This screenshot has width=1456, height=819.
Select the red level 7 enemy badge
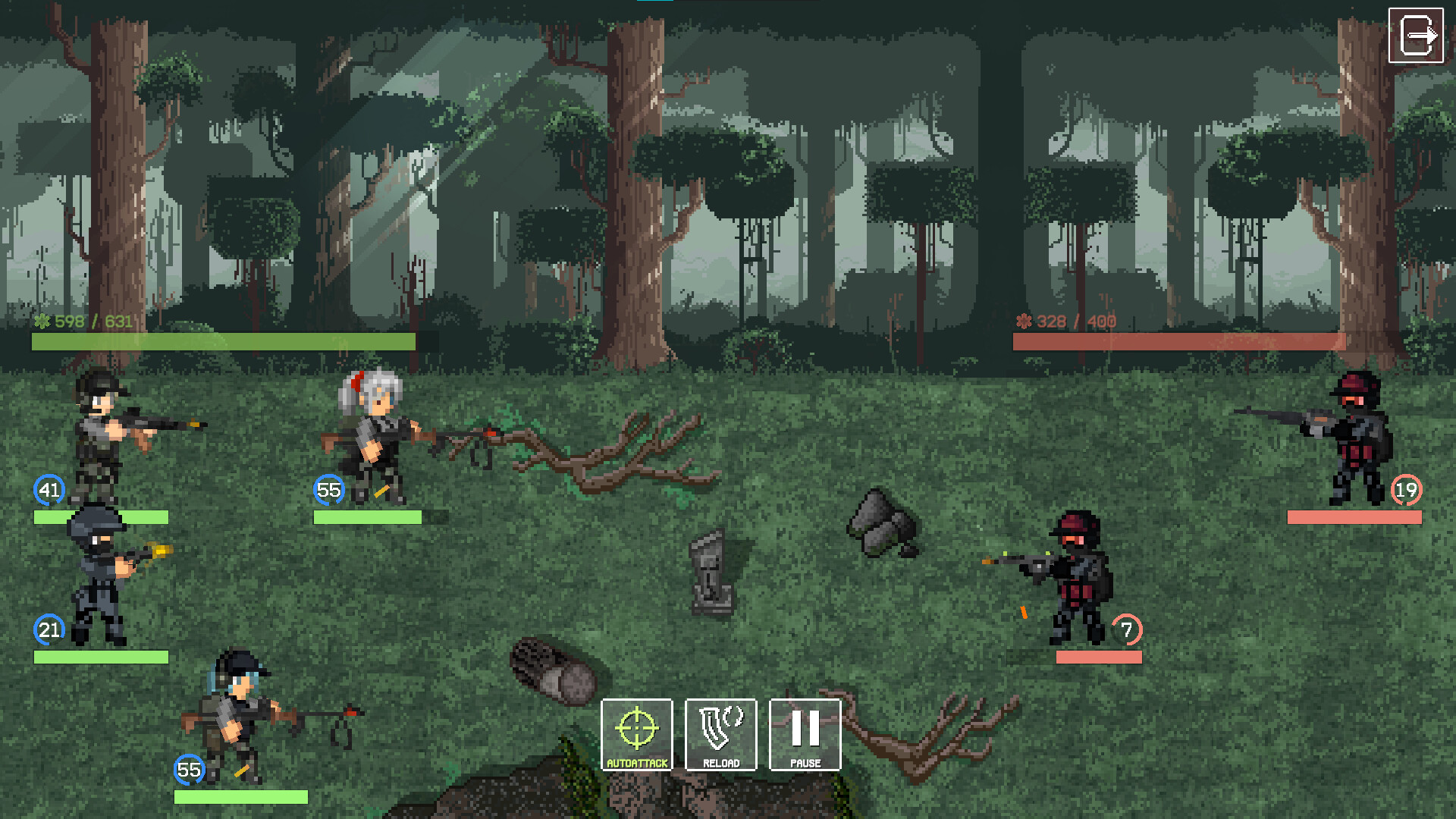coord(1126,629)
